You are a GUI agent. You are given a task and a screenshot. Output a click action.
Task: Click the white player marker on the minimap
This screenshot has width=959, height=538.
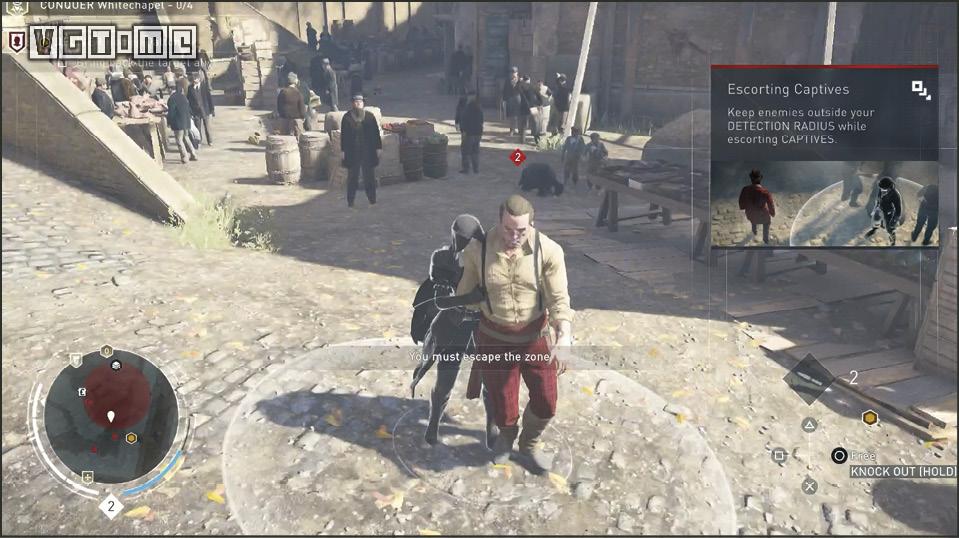[111, 415]
